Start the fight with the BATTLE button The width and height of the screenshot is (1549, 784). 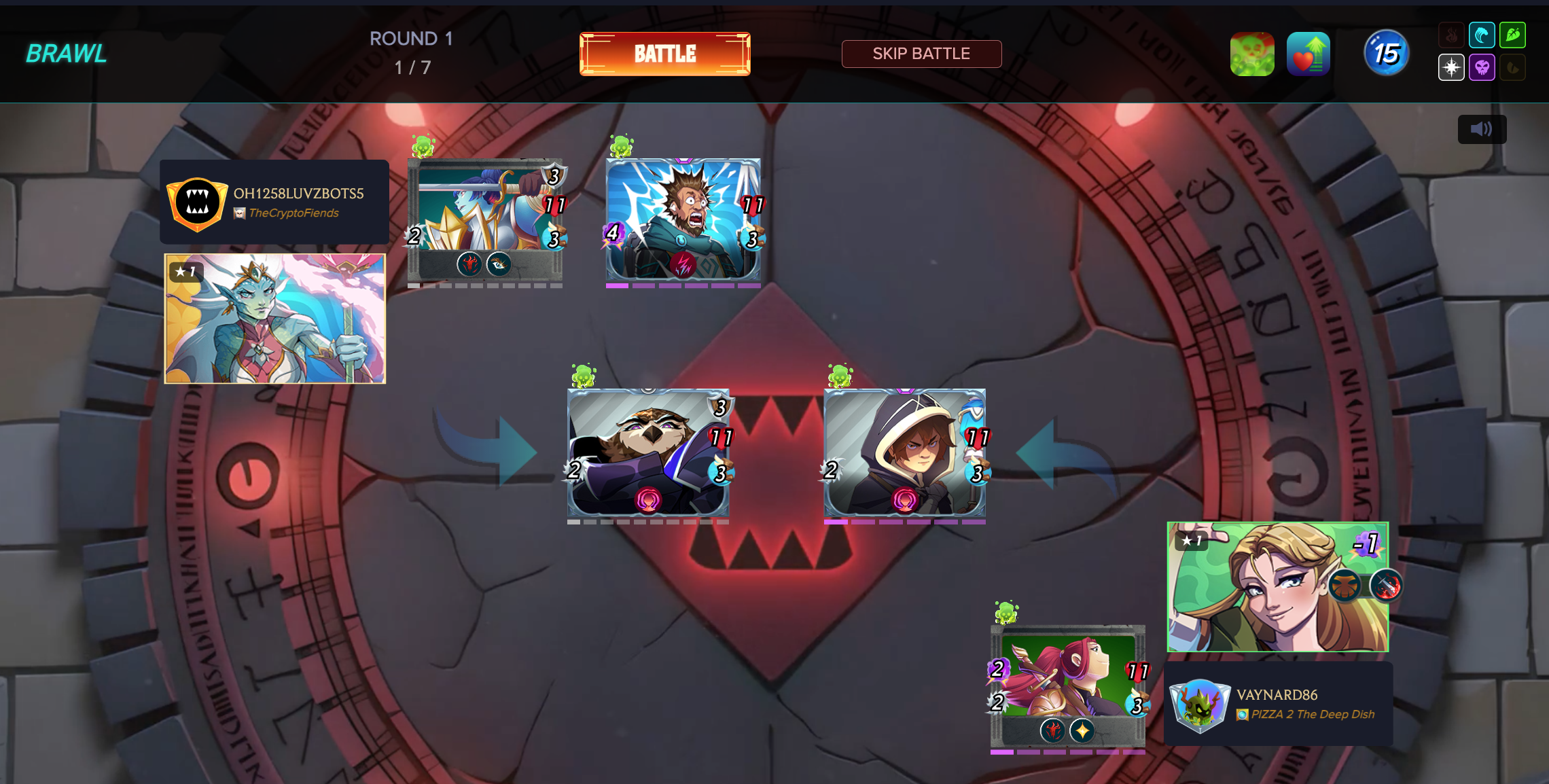(664, 54)
